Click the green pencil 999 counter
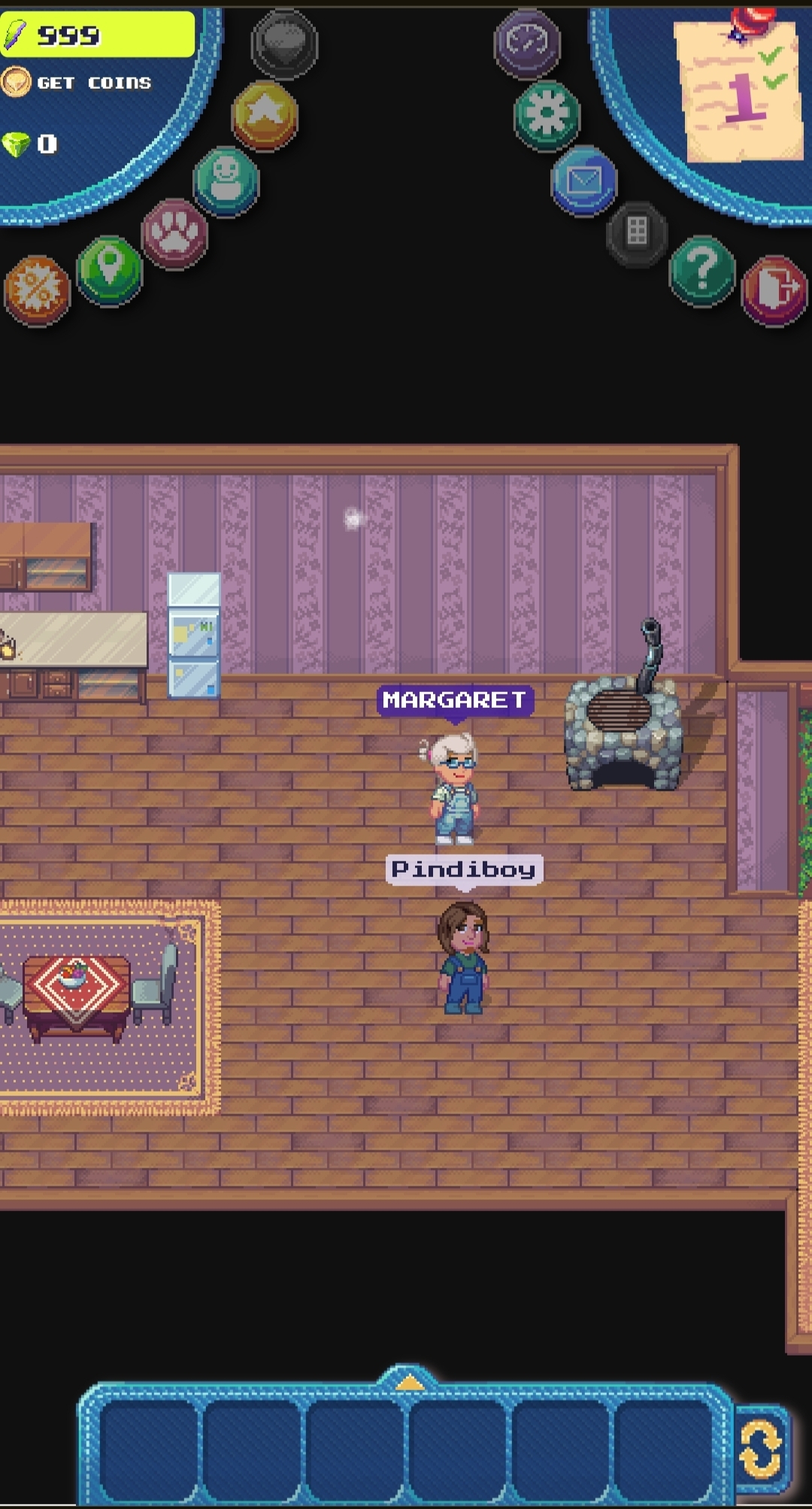812x1509 pixels. [x=97, y=35]
